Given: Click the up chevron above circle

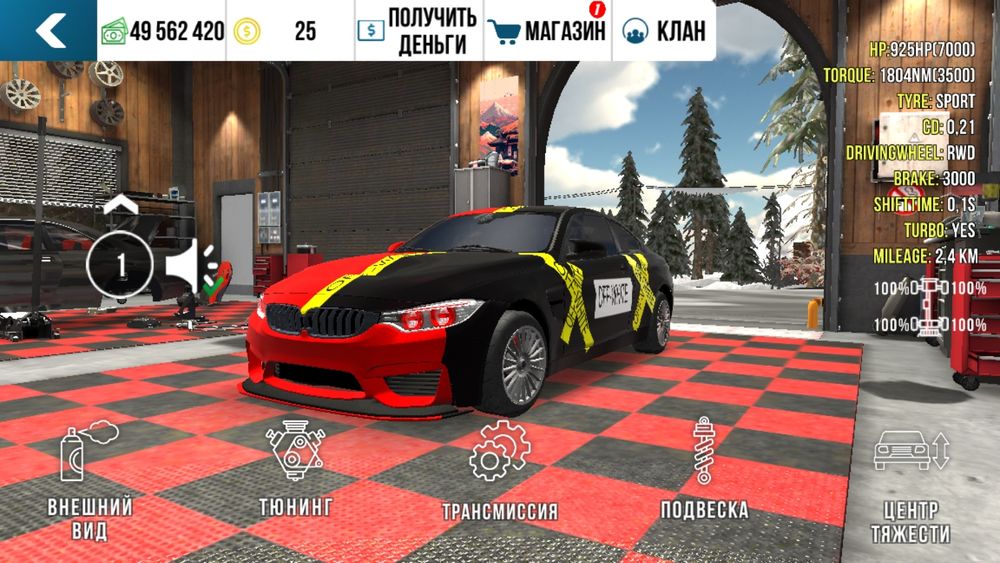Looking at the screenshot, I should 120,204.
